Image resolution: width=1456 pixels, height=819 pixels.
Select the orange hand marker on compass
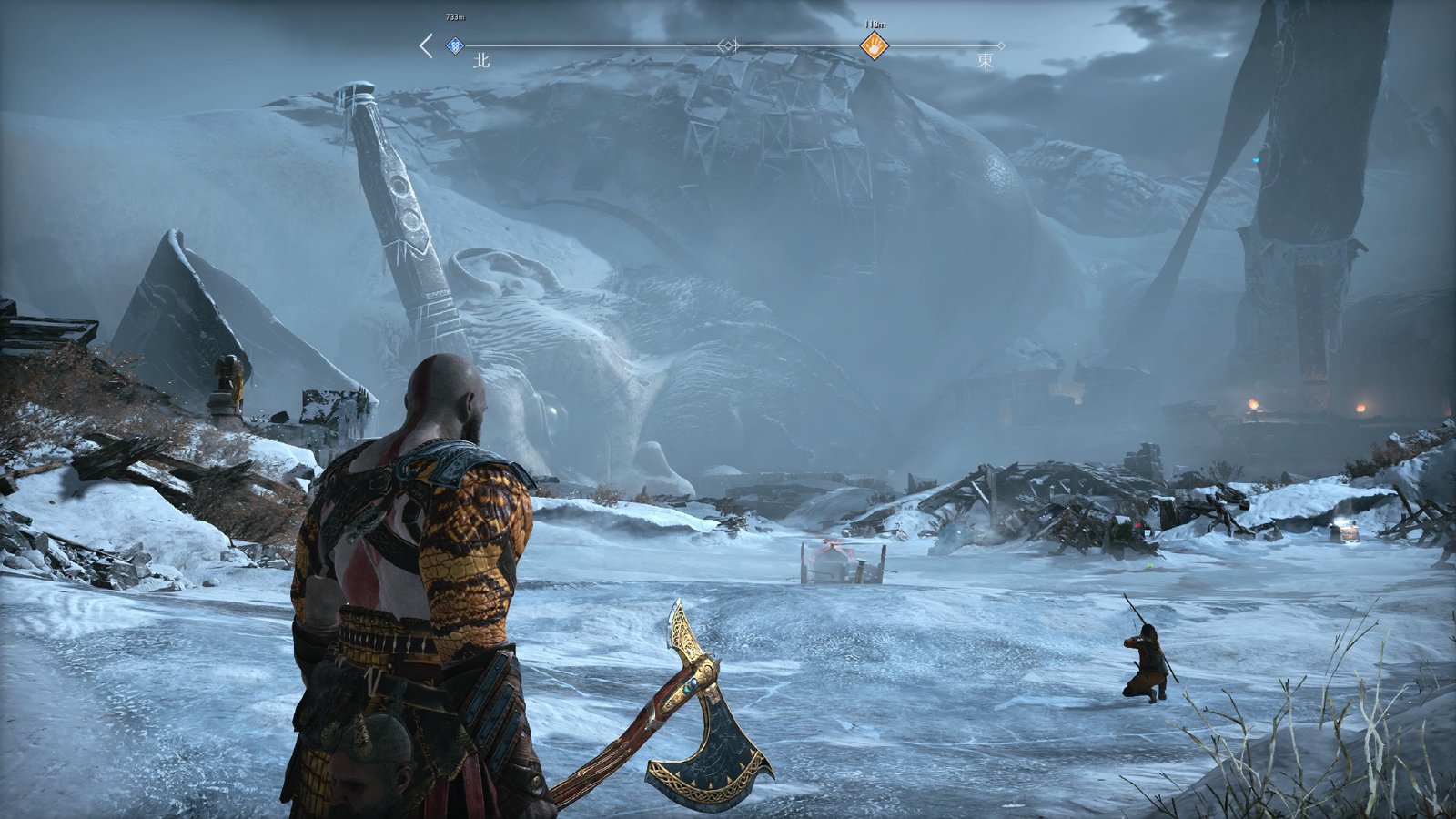pyautogui.click(x=874, y=45)
